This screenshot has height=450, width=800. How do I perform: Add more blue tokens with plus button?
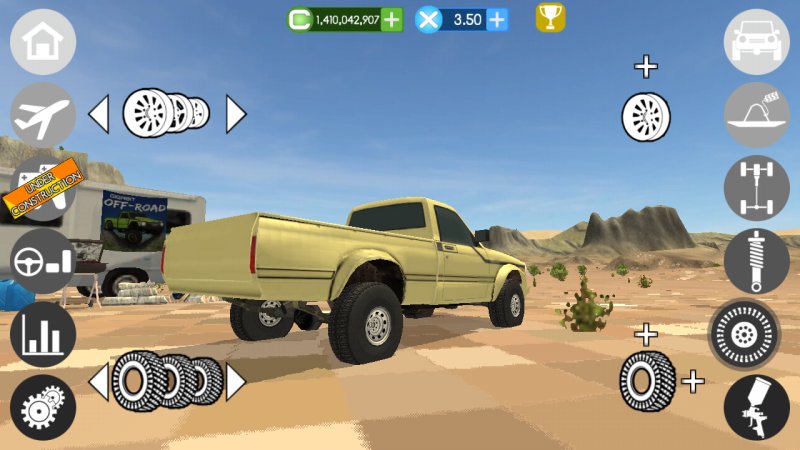(496, 19)
